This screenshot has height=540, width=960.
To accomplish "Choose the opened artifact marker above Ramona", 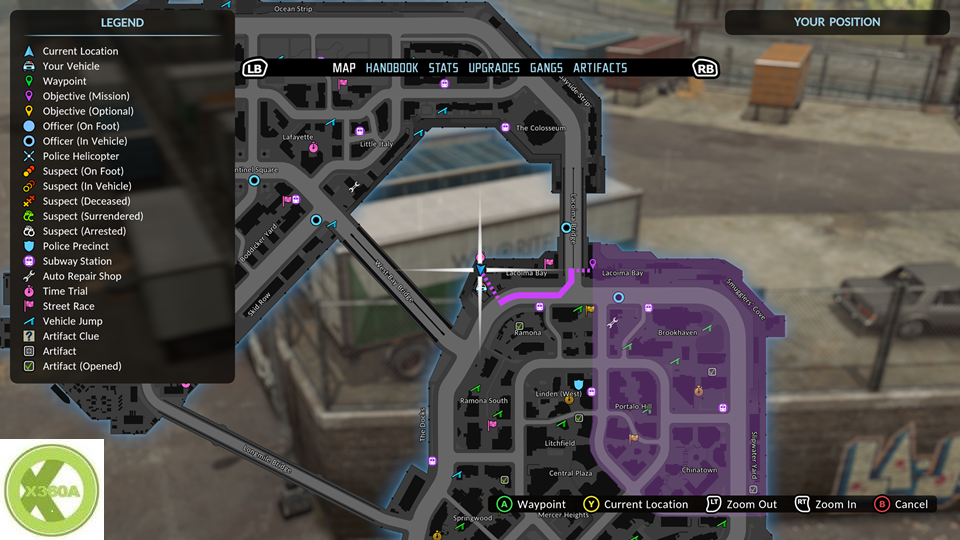I will click(x=519, y=326).
